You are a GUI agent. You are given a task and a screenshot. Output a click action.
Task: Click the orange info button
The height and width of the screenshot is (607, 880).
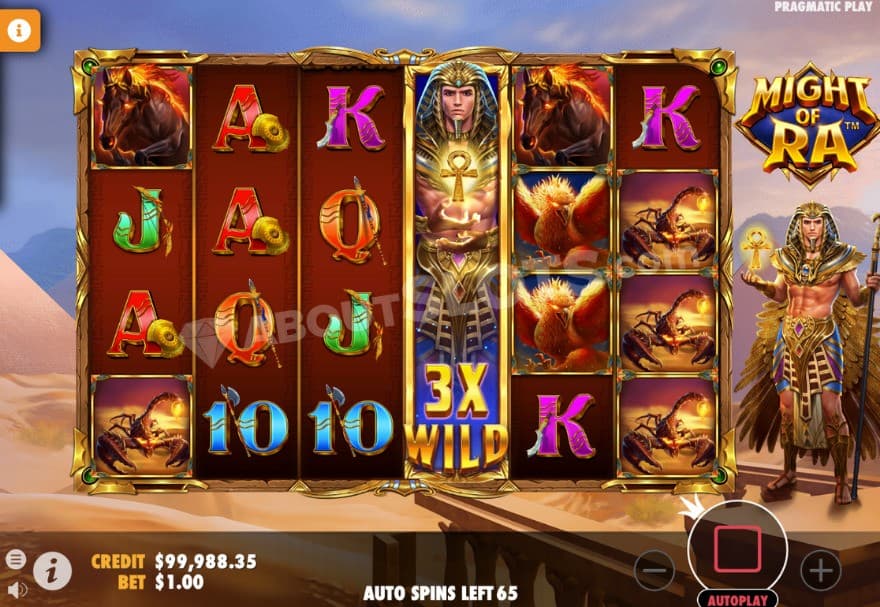pyautogui.click(x=18, y=30)
